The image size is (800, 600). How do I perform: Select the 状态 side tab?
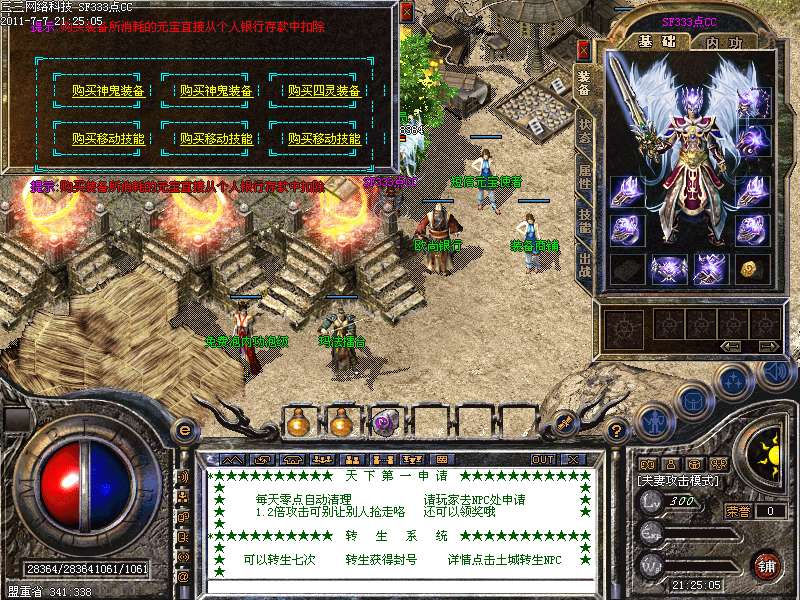point(586,131)
